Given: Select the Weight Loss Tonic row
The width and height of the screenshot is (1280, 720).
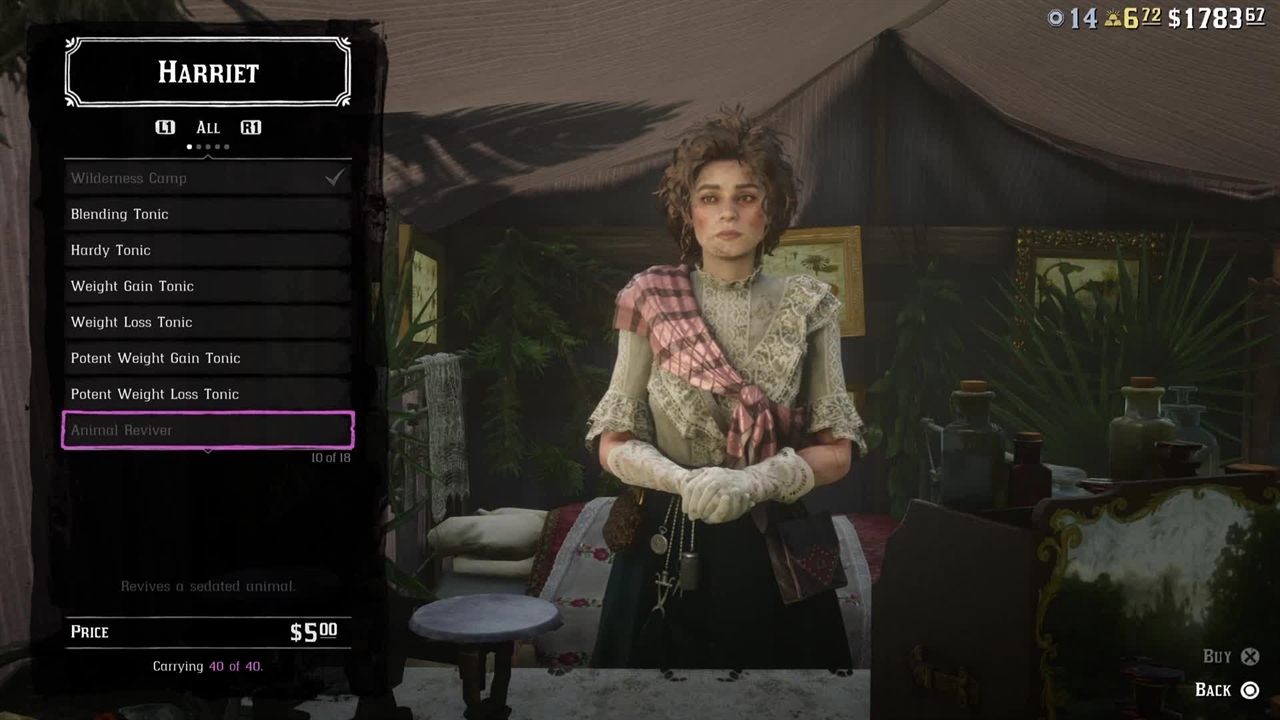Looking at the screenshot, I should coord(207,322).
